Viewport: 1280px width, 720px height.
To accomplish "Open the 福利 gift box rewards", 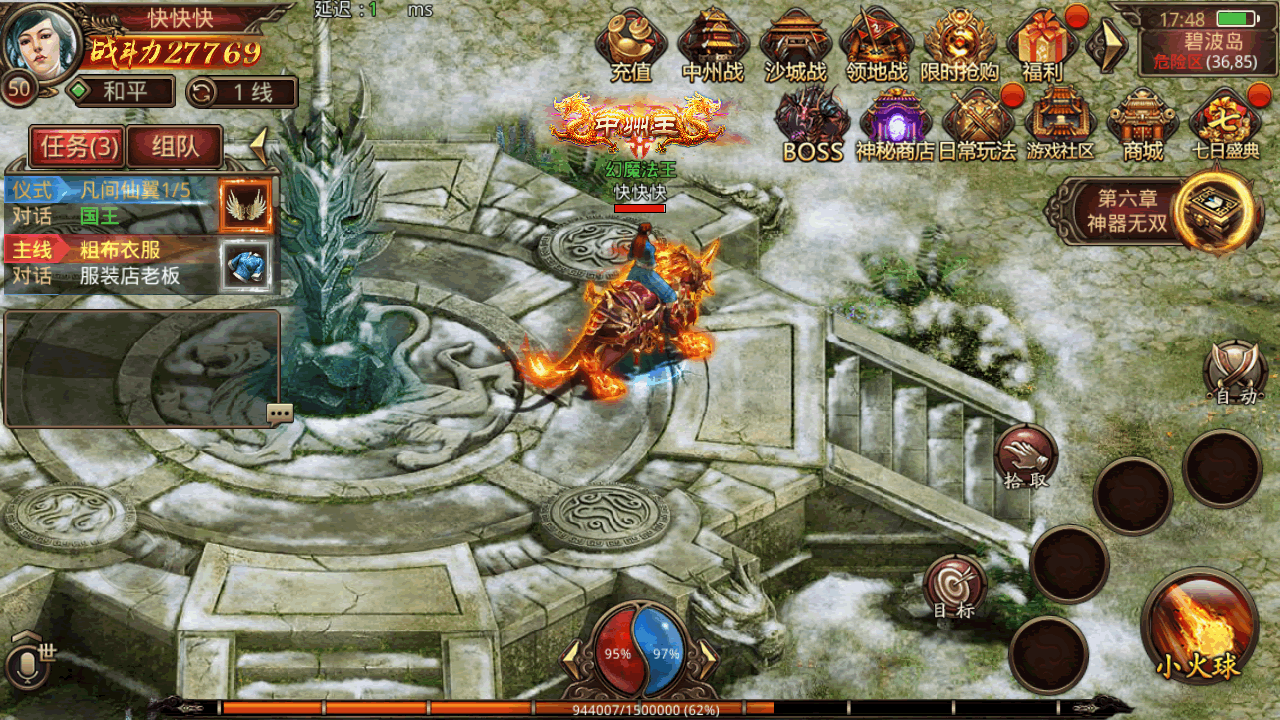I will [x=1042, y=43].
